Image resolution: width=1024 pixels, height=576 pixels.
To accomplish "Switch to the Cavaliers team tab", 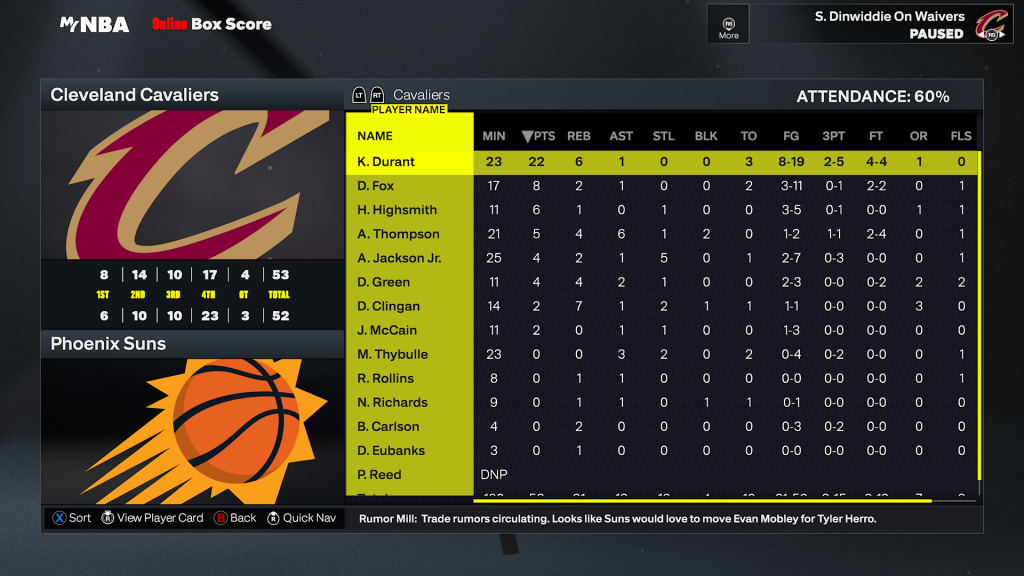I will (x=421, y=95).
